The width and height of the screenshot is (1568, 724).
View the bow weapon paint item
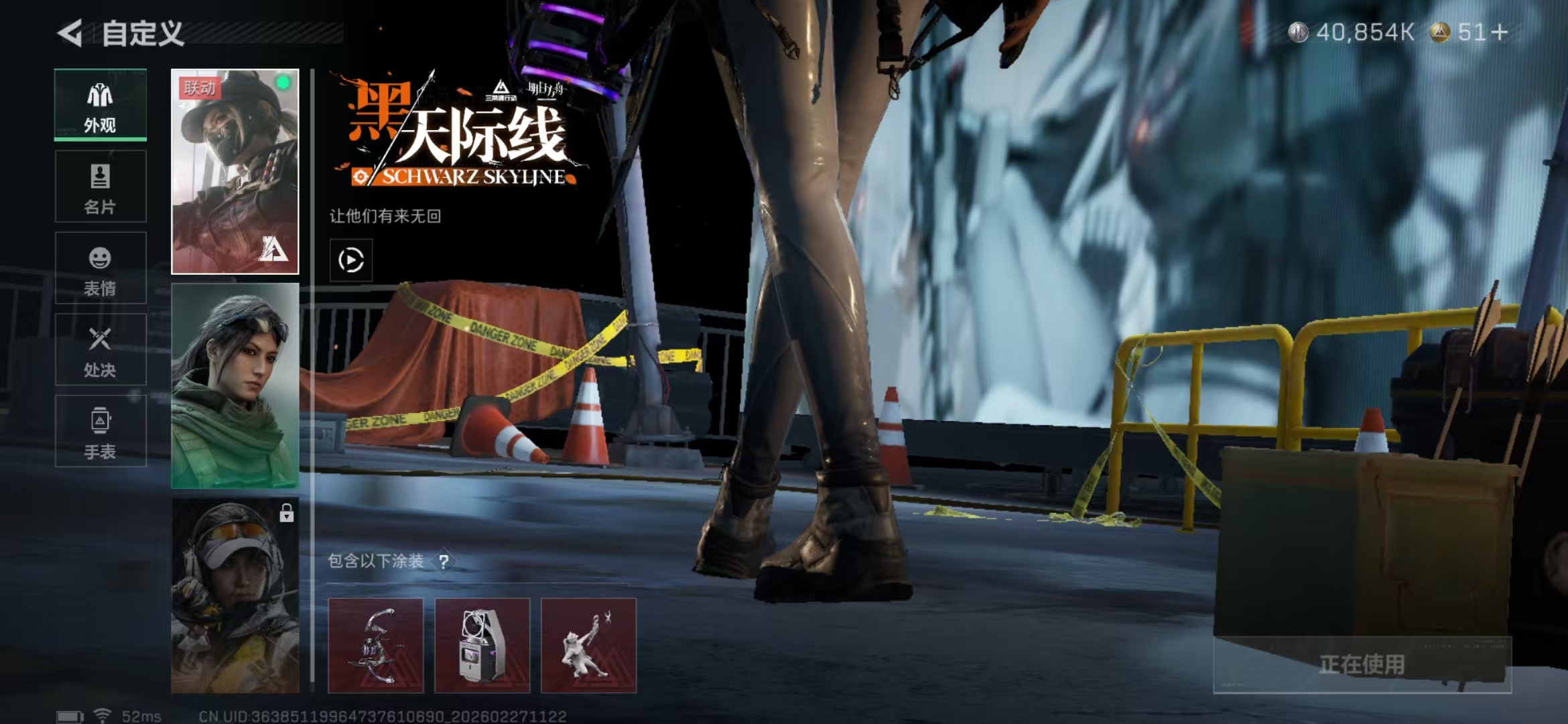[x=375, y=645]
